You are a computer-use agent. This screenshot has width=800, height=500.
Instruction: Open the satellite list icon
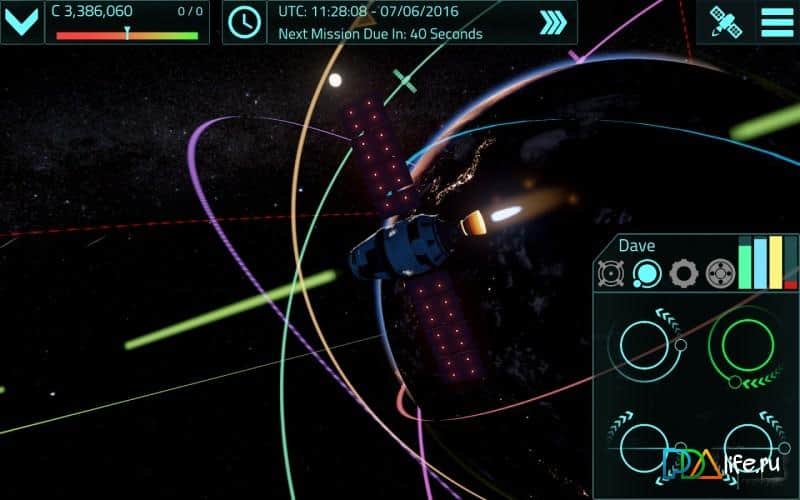[724, 22]
